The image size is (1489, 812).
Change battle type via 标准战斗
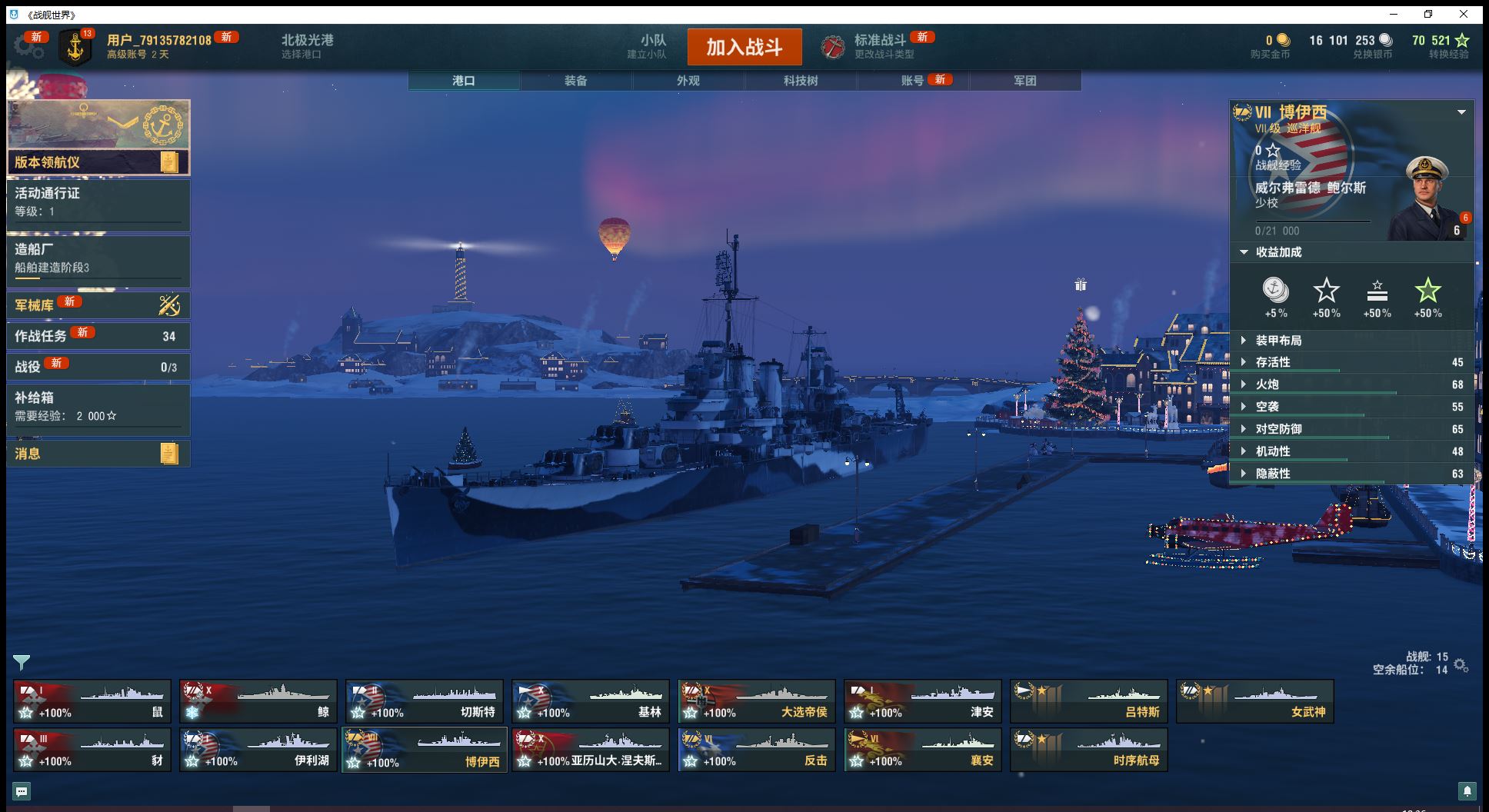(x=879, y=46)
